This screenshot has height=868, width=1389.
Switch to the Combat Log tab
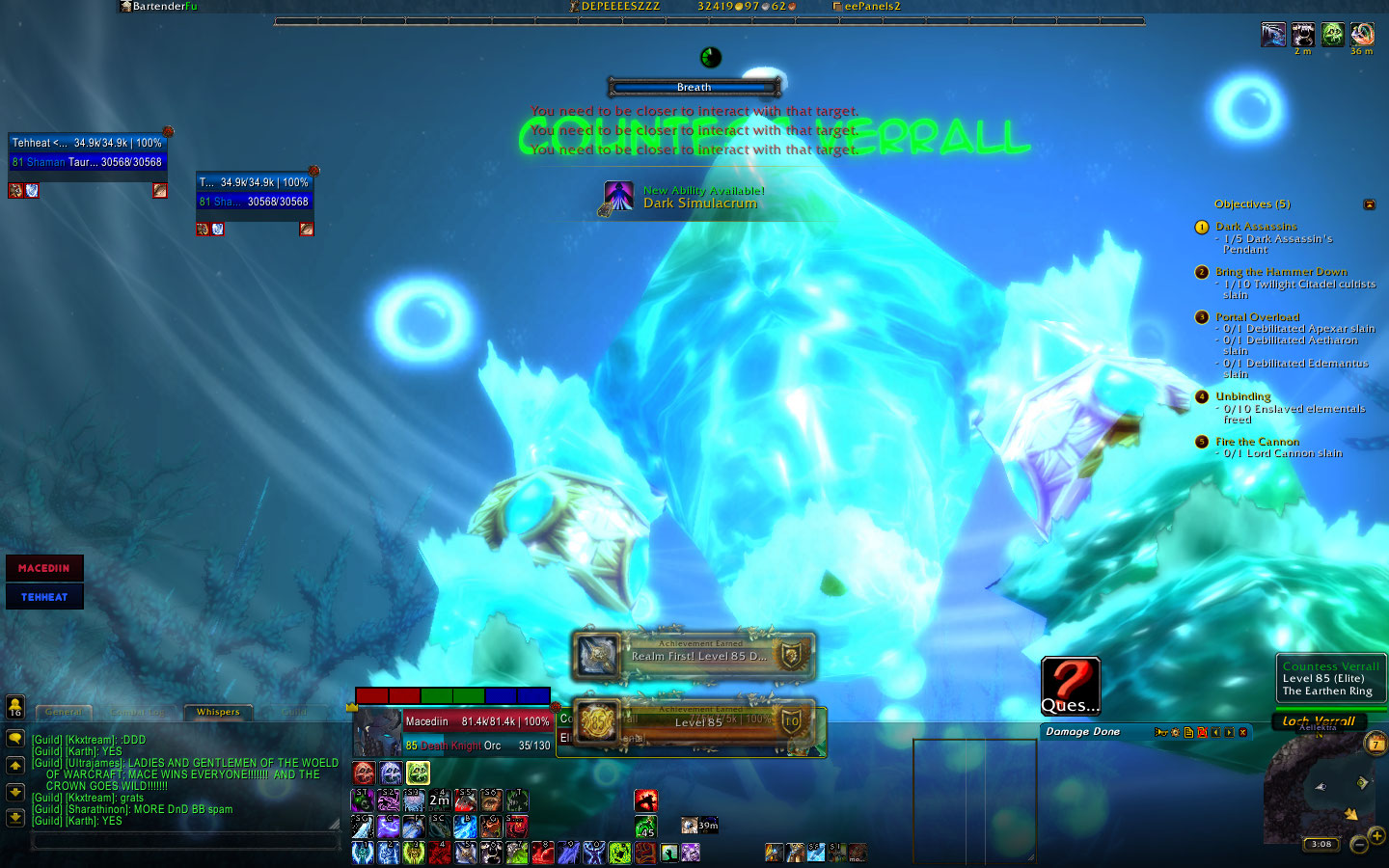click(139, 713)
